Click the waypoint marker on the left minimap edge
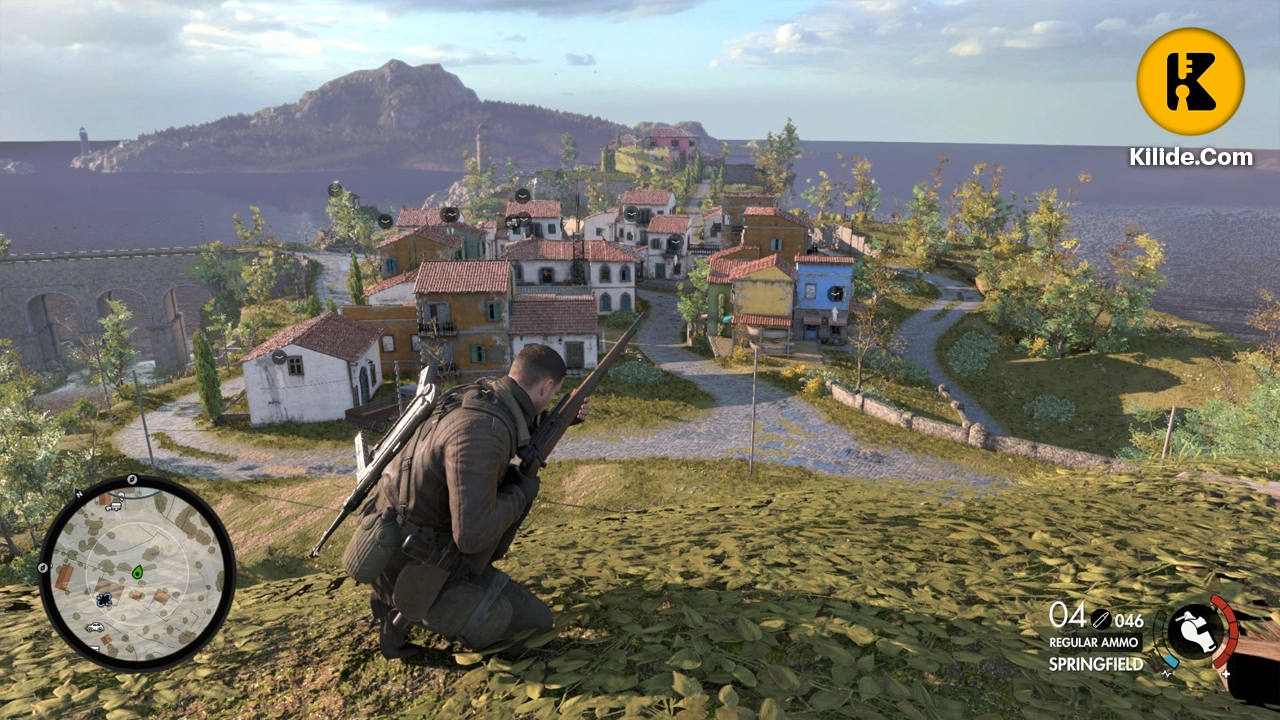 [42, 568]
